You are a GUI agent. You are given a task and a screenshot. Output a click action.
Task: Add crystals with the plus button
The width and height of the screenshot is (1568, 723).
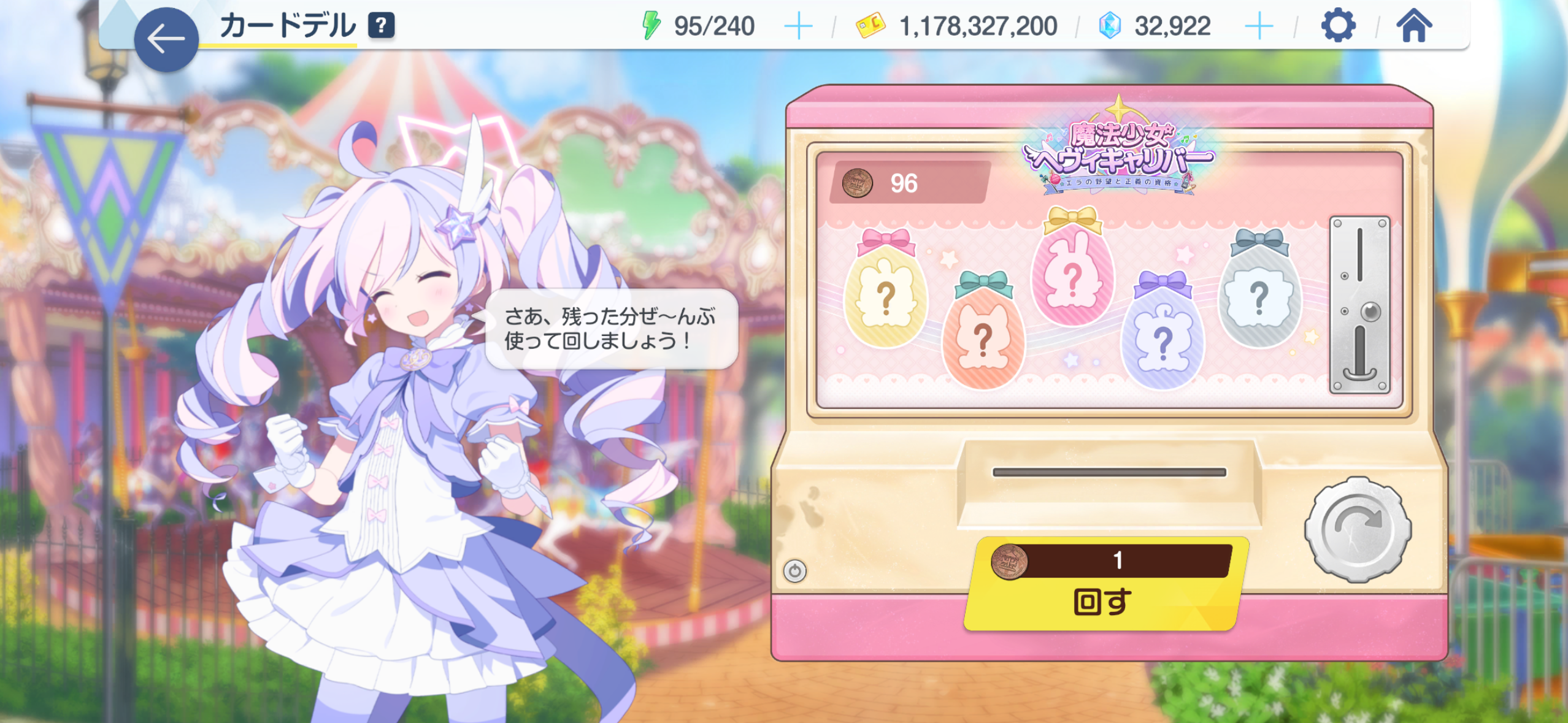pyautogui.click(x=1259, y=26)
